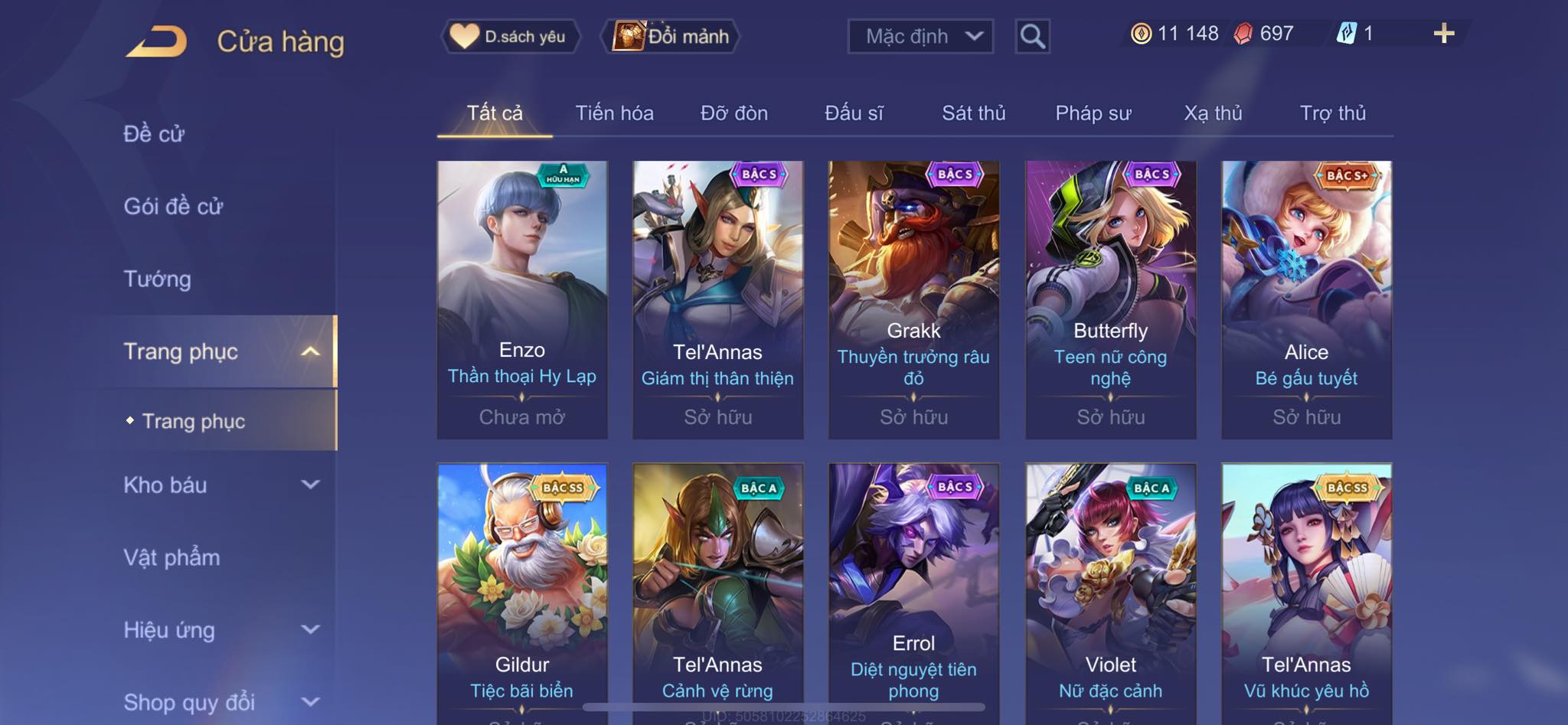The image size is (1568, 725).
Task: Open the Tướng shop section
Action: tap(157, 279)
